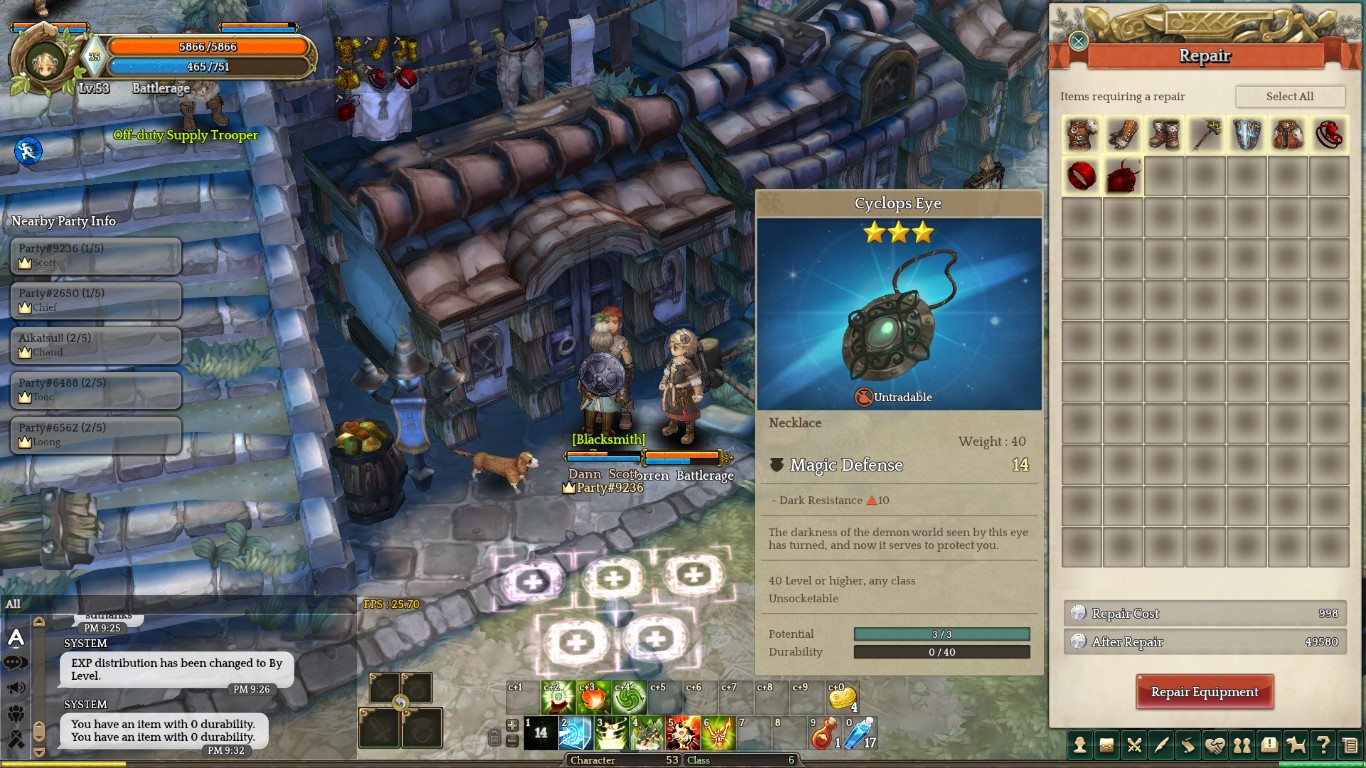Select Party#2650 in Nearby Party Info
This screenshot has width=1366, height=768.
tap(95, 300)
